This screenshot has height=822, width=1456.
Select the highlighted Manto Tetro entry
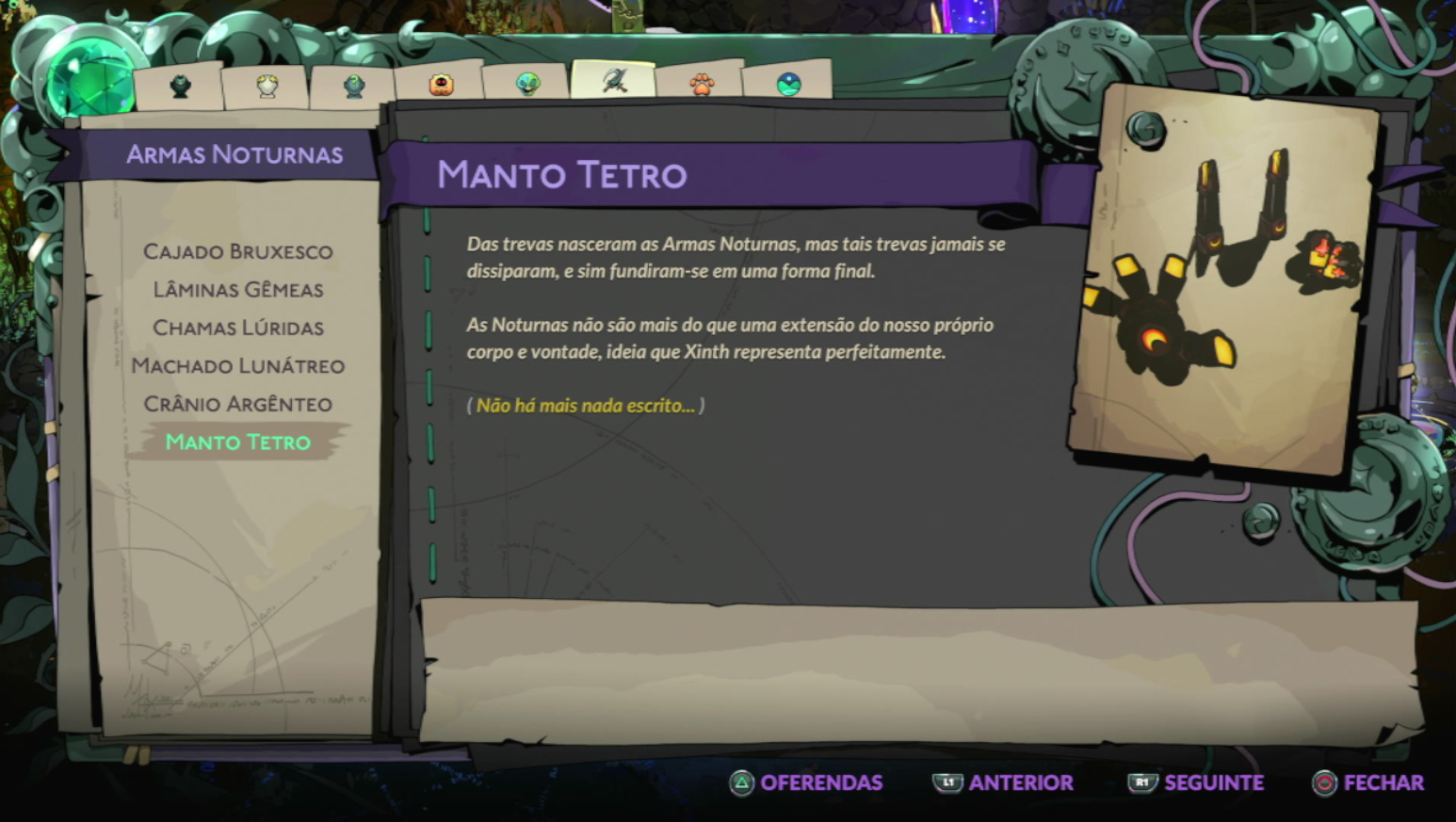(237, 443)
